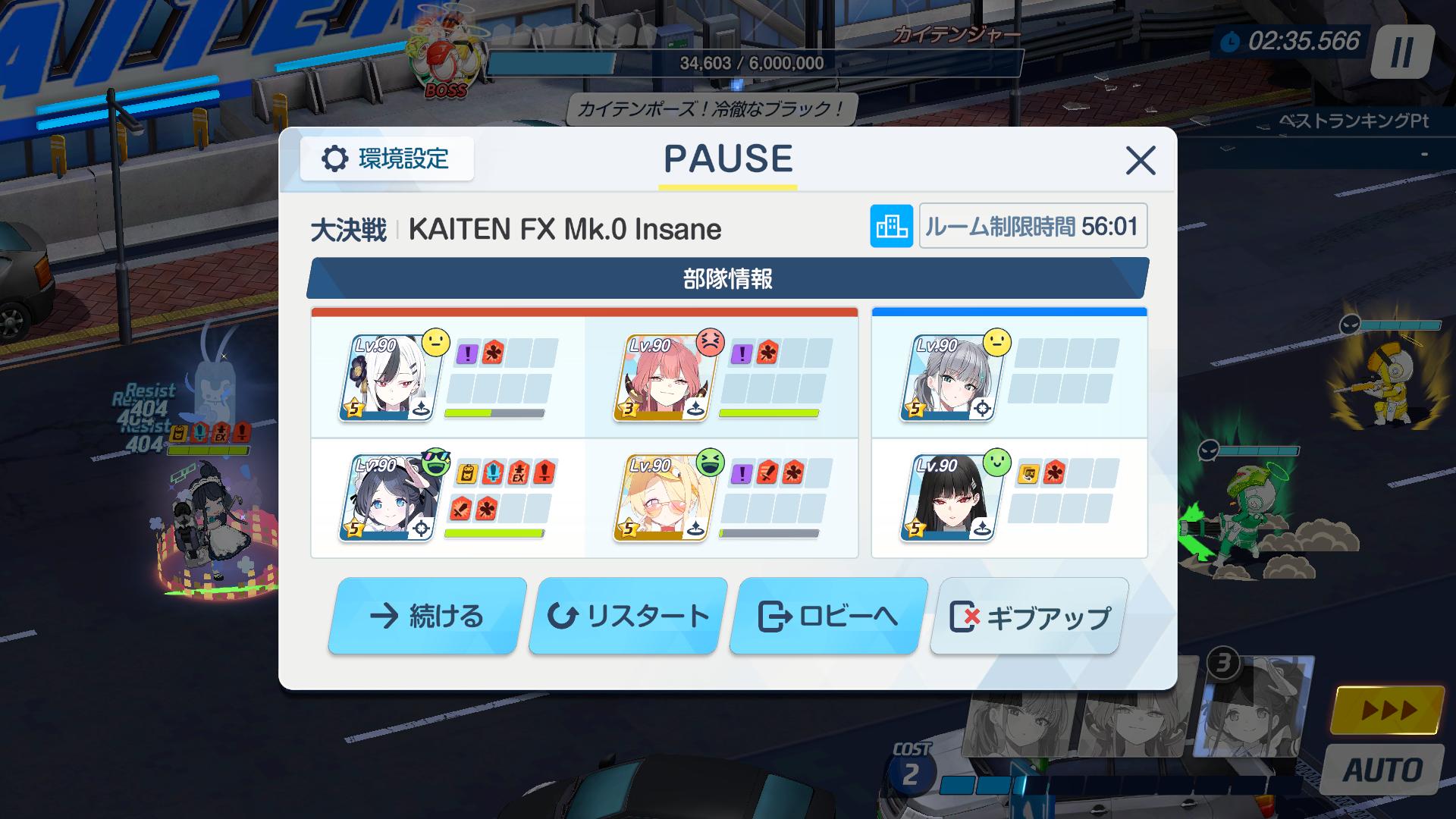Viewport: 1456px width, 819px height.
Task: Toggle the AUTO battle button
Action: click(x=1383, y=770)
